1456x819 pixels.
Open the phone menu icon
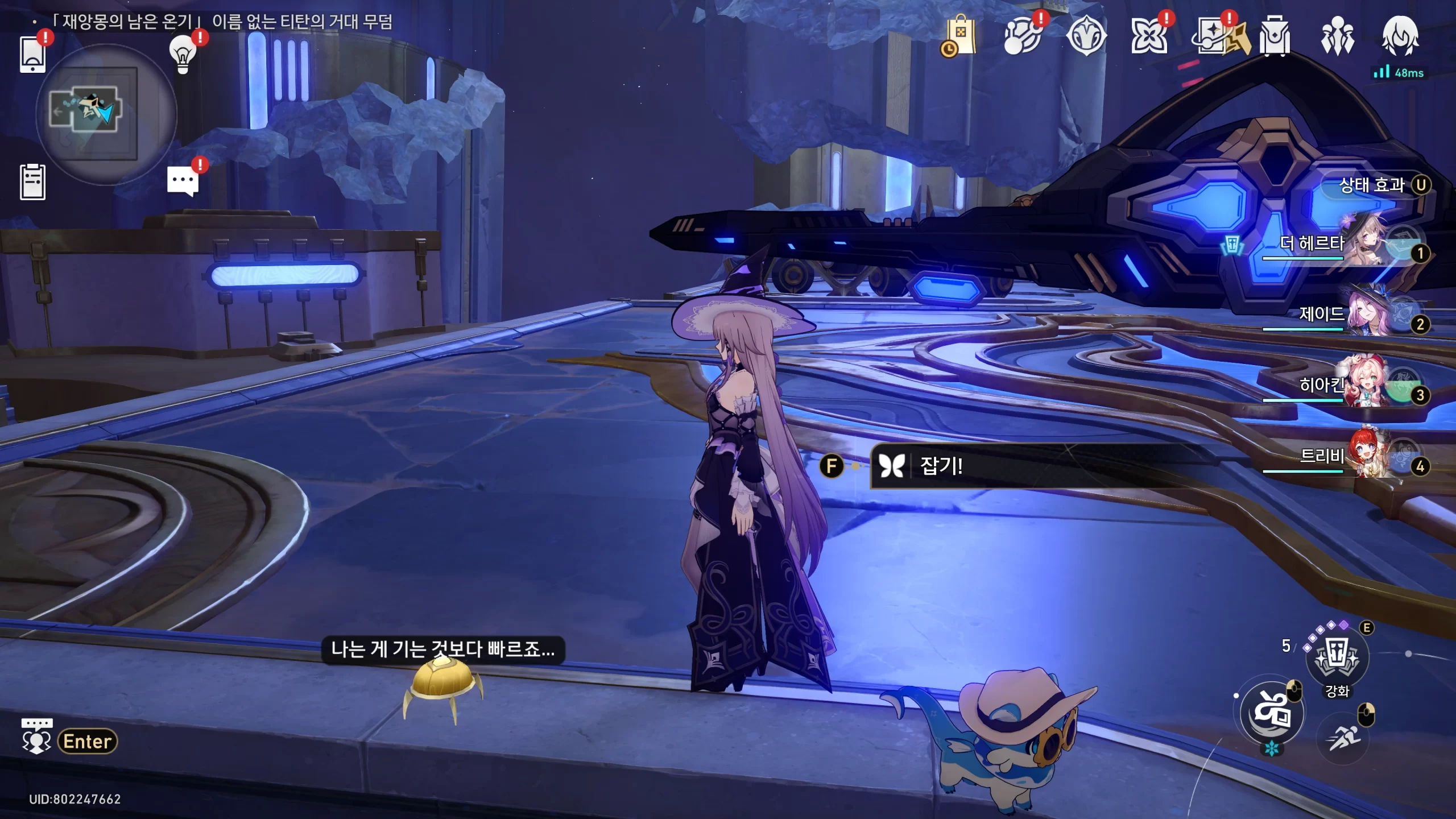(32, 54)
